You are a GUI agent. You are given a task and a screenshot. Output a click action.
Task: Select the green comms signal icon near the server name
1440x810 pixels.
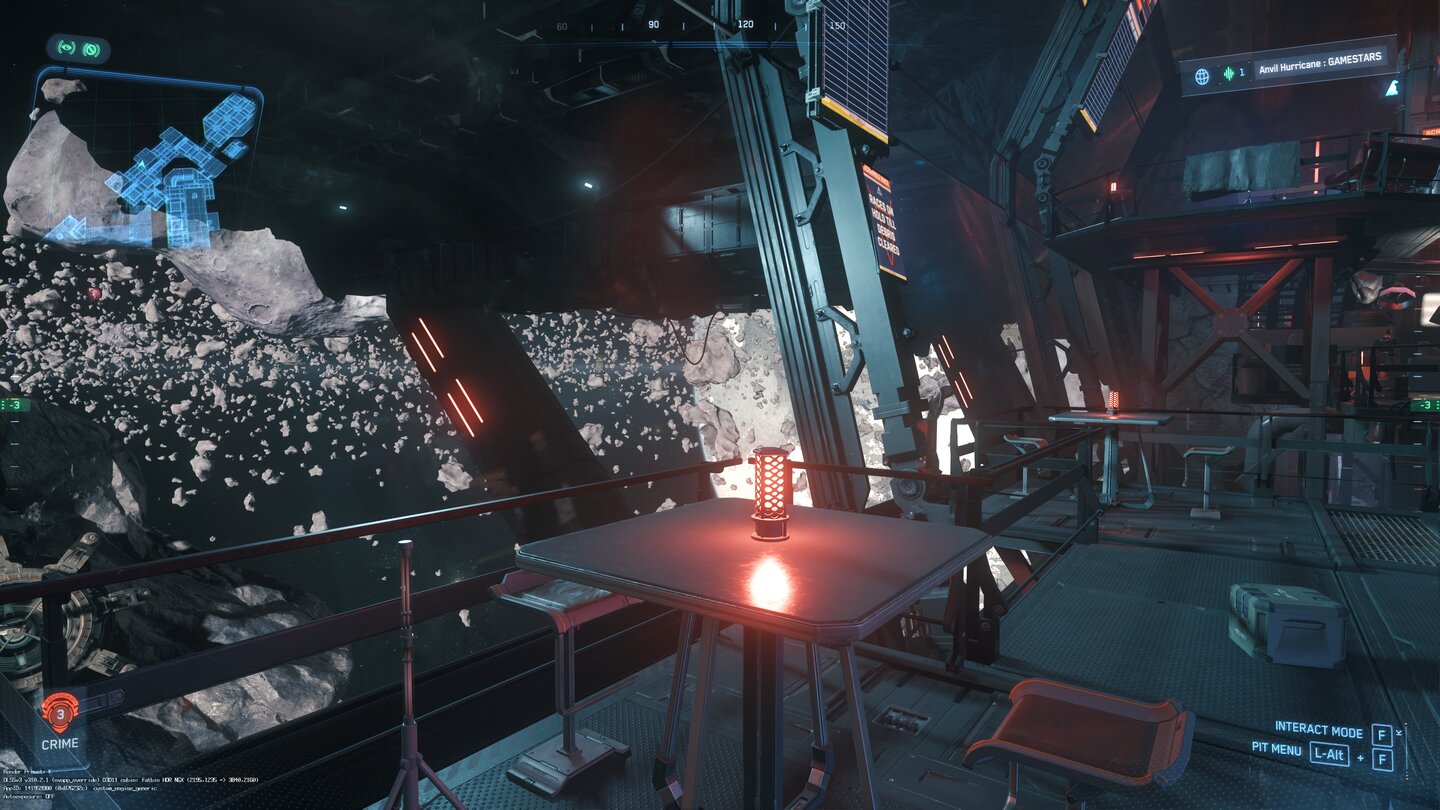tap(1228, 73)
